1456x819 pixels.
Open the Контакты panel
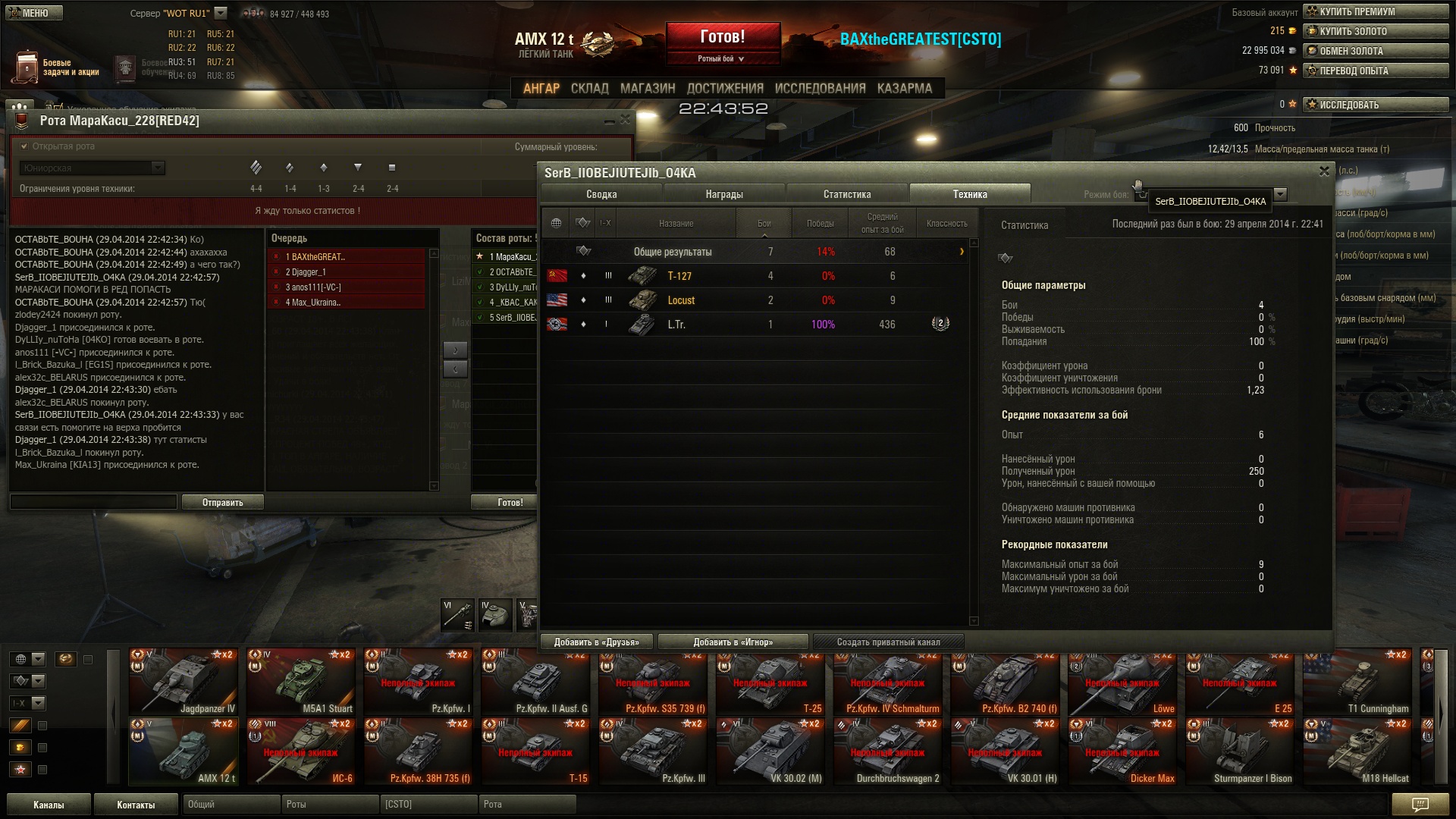(x=136, y=805)
